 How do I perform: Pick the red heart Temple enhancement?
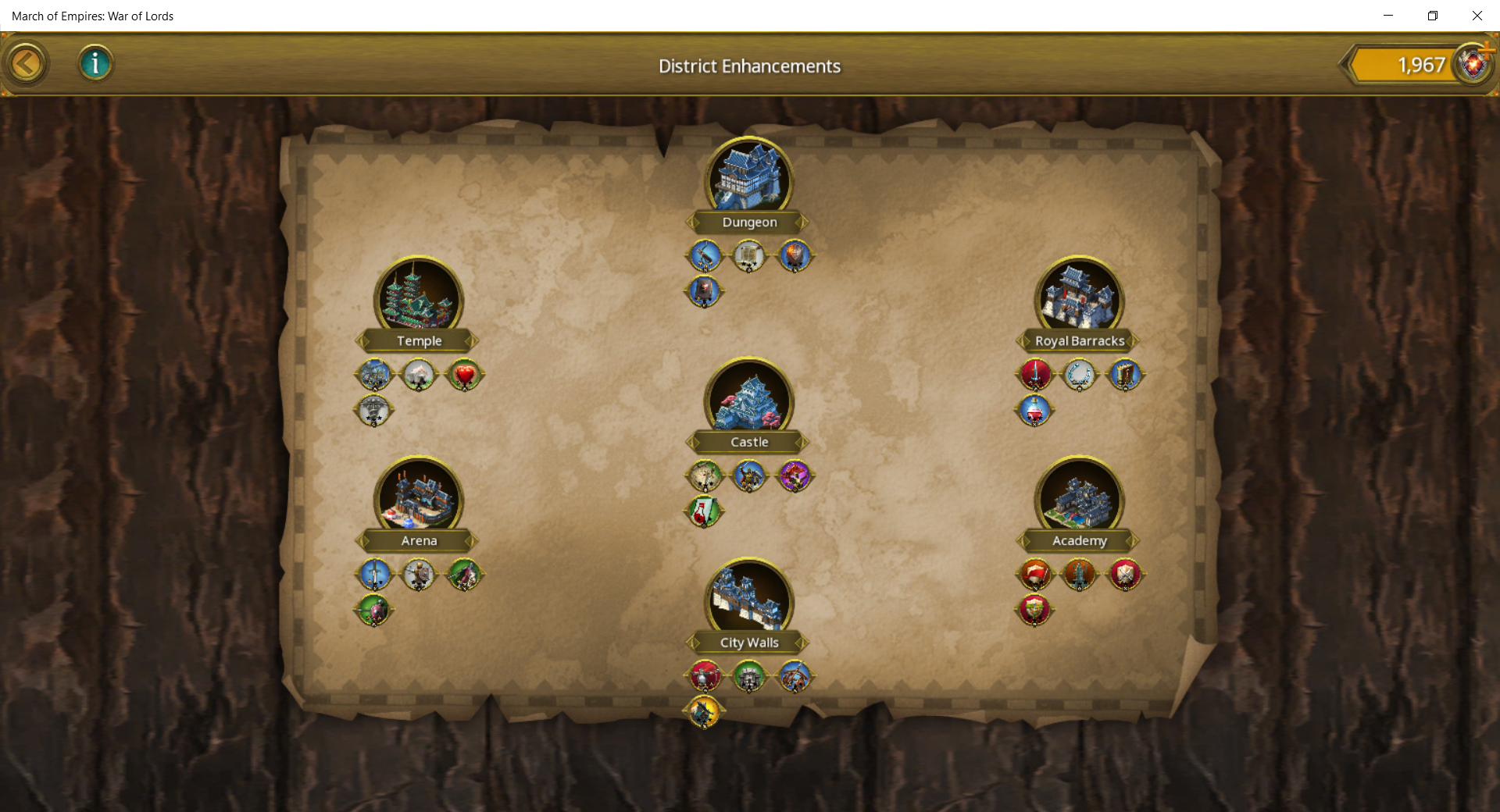[x=464, y=375]
